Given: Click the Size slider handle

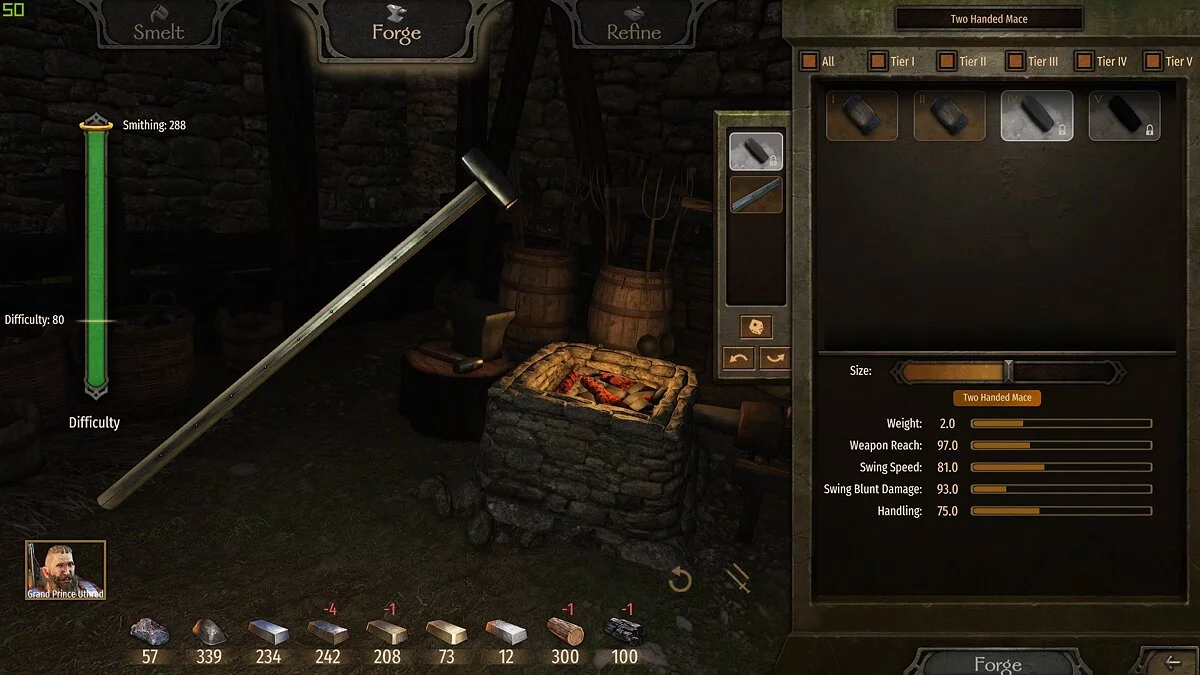Looking at the screenshot, I should point(1008,371).
